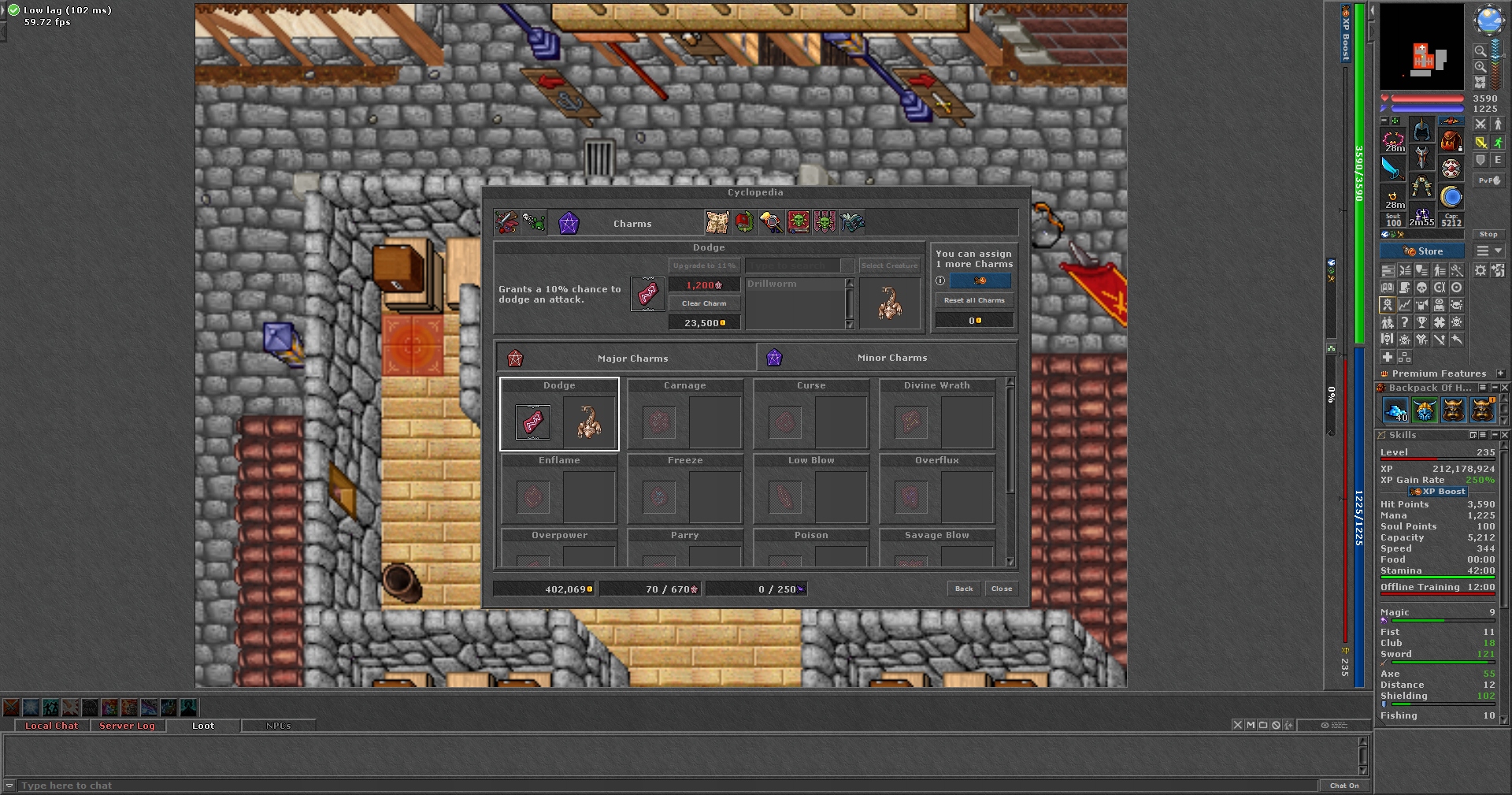The height and width of the screenshot is (795, 1512).
Task: Pick the Low Blow charm tile
Action: click(x=811, y=489)
